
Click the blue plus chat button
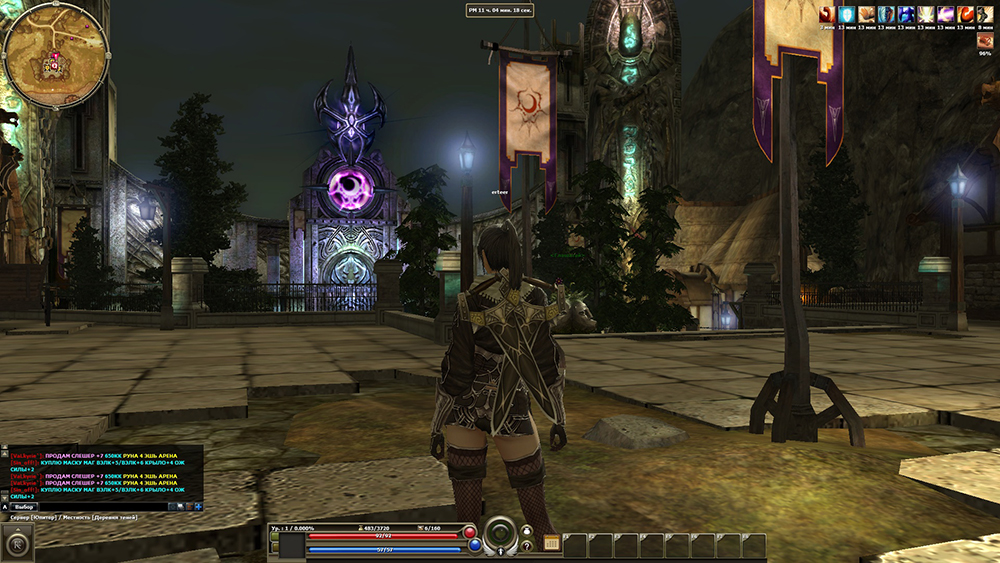pos(198,507)
